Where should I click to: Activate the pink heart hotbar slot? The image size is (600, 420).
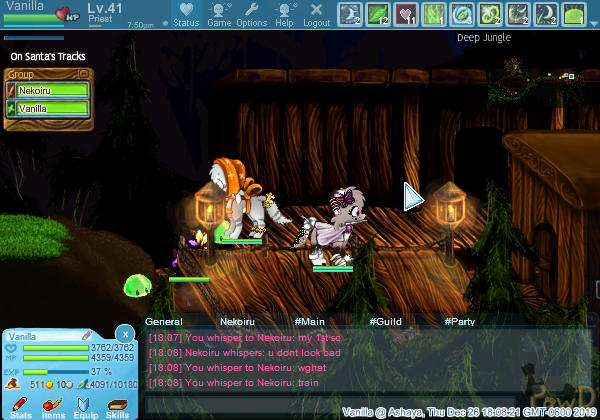click(408, 14)
